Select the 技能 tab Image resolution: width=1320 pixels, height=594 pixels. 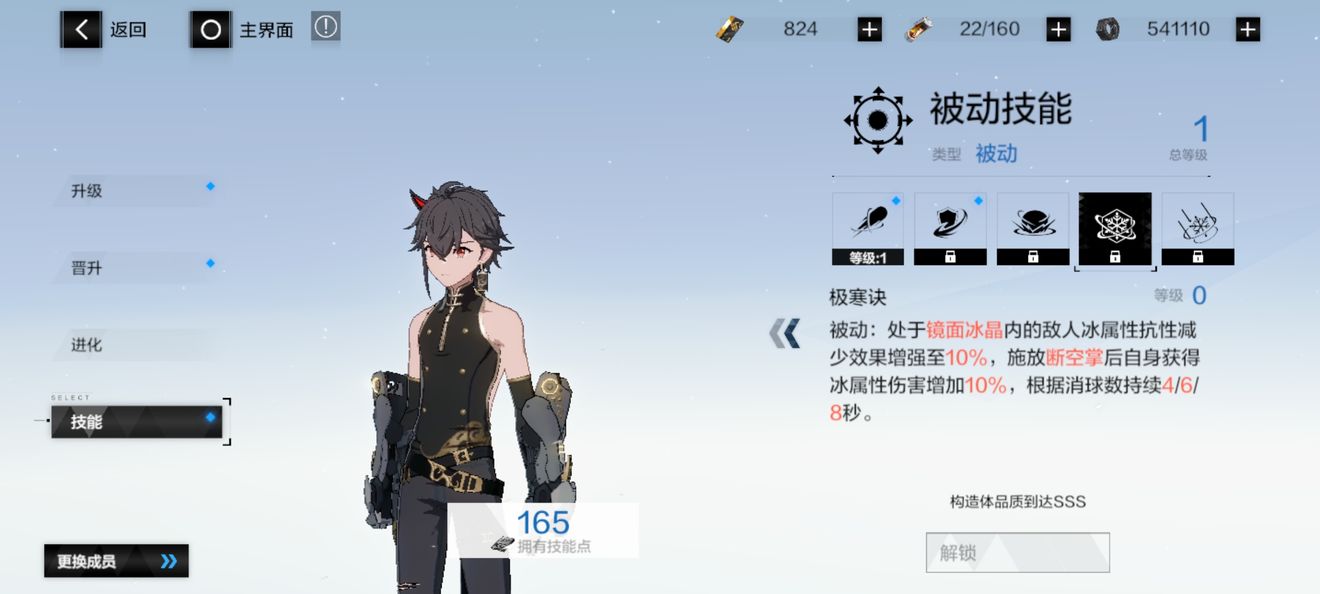pyautogui.click(x=137, y=422)
